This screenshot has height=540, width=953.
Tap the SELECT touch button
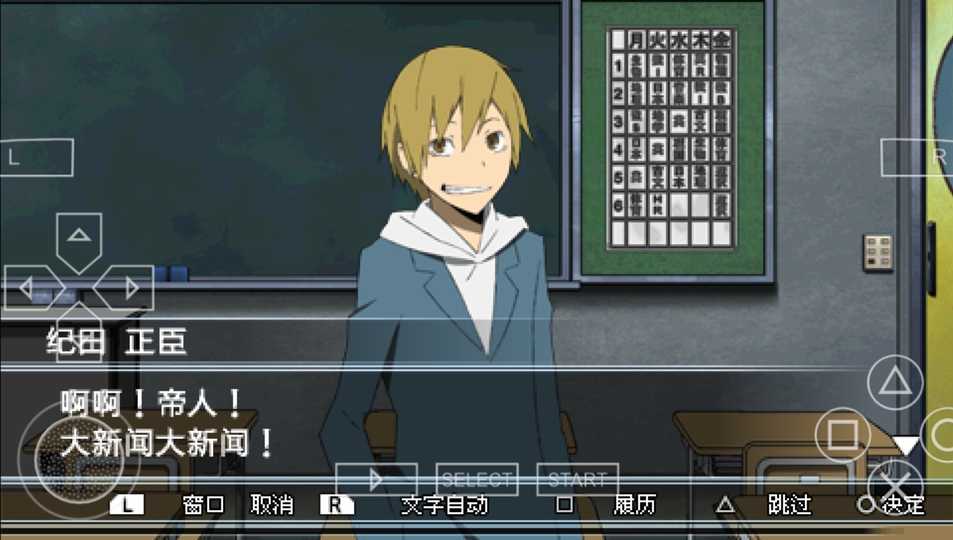click(x=477, y=480)
